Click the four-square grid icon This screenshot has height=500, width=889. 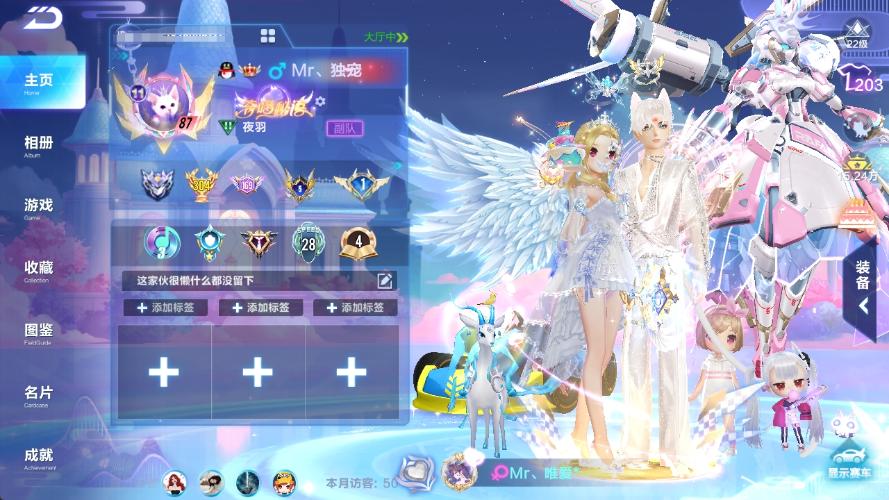tap(268, 36)
